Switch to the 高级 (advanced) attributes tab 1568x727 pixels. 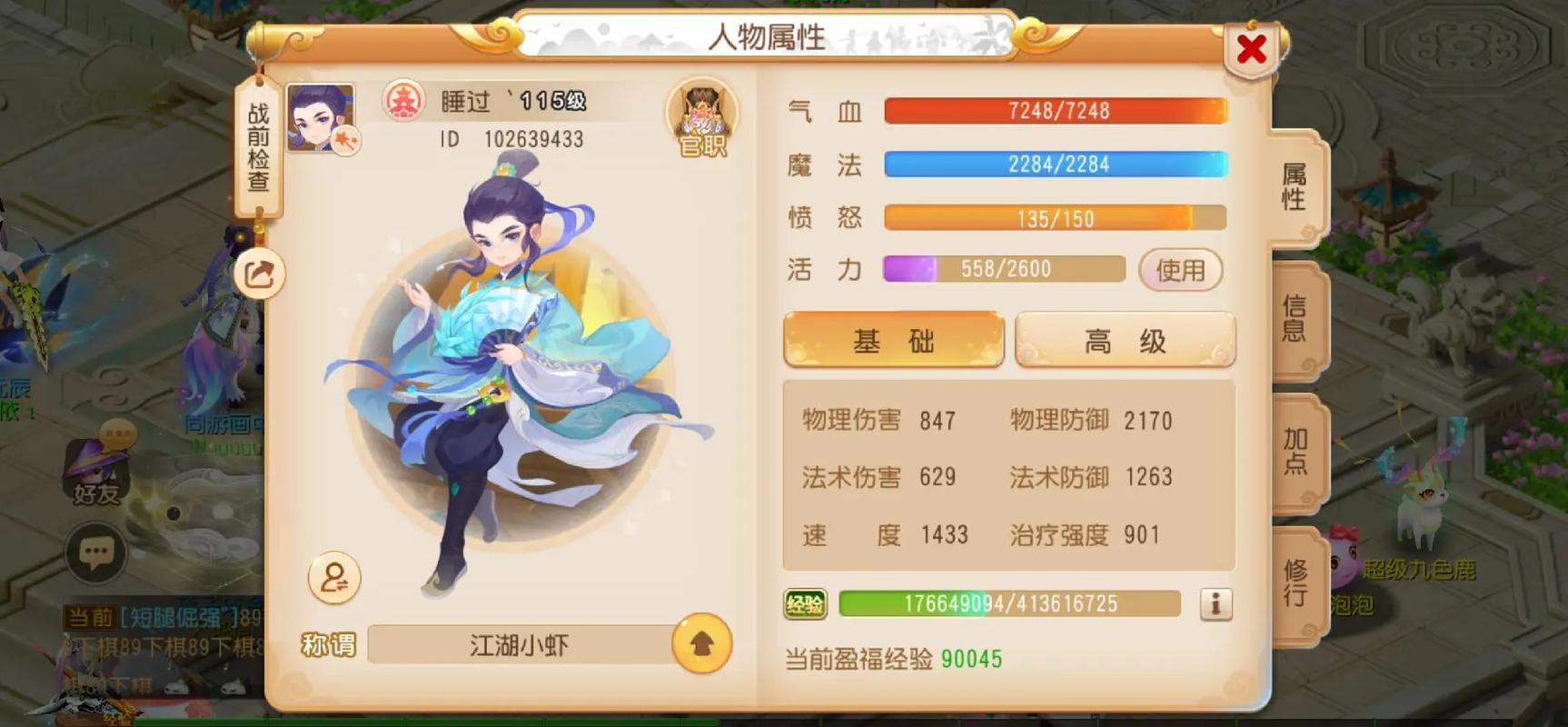1124,339
